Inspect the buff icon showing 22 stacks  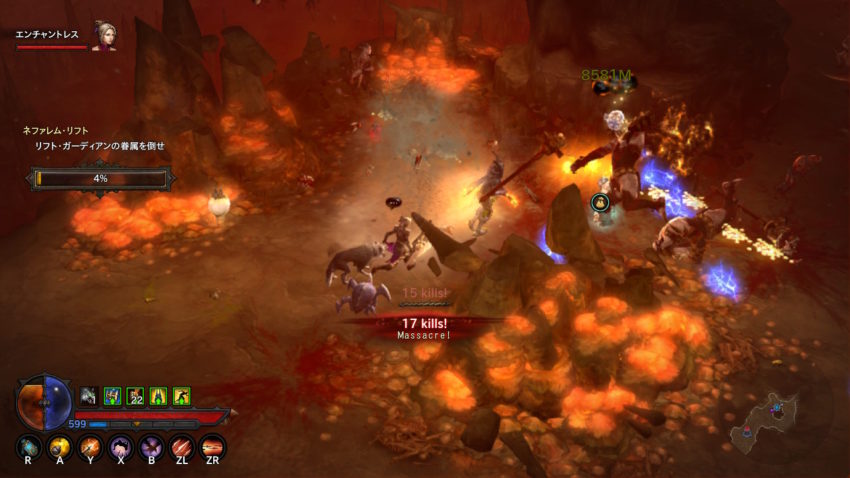coord(135,396)
